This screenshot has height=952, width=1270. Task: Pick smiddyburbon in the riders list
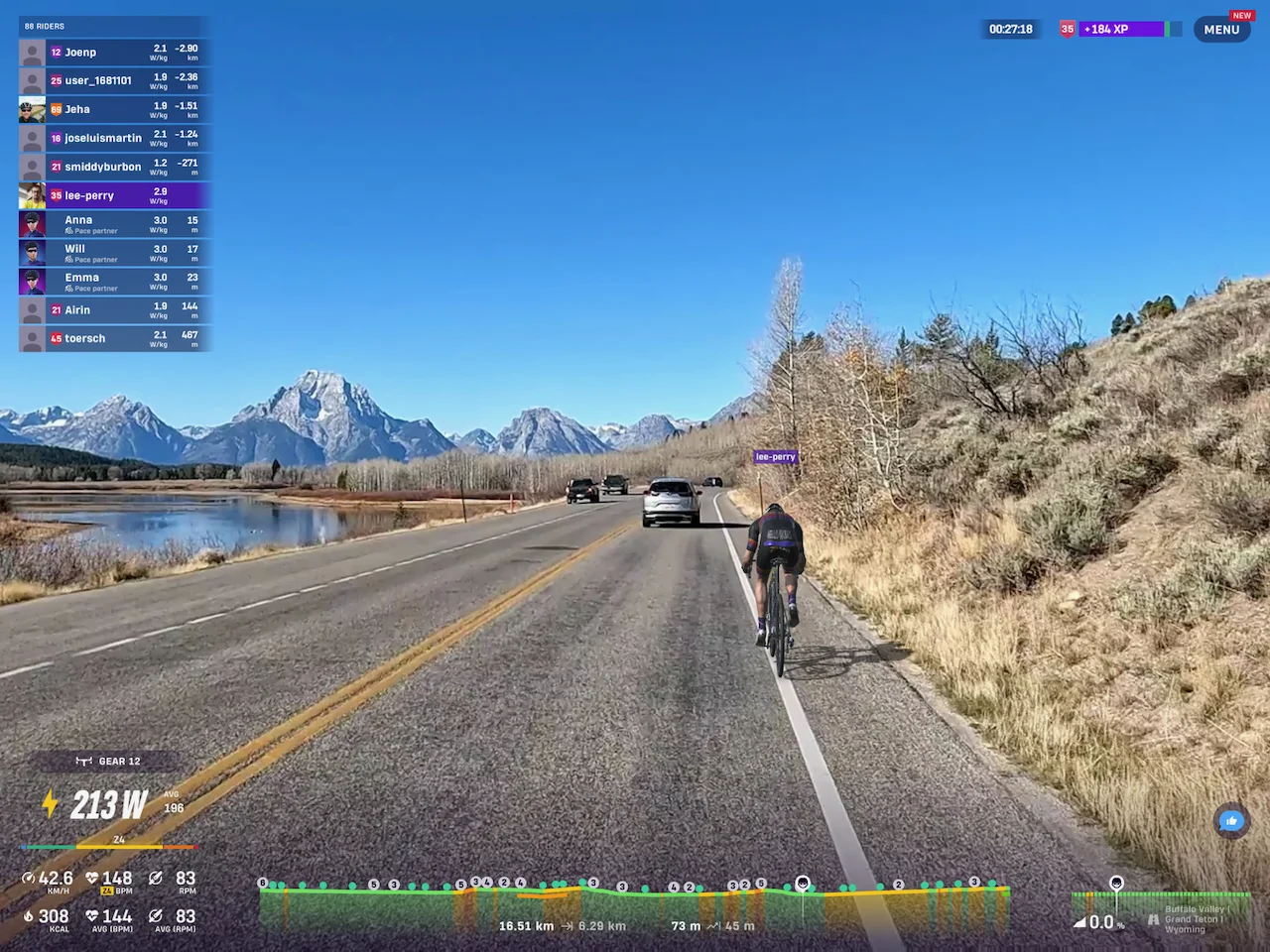114,168
